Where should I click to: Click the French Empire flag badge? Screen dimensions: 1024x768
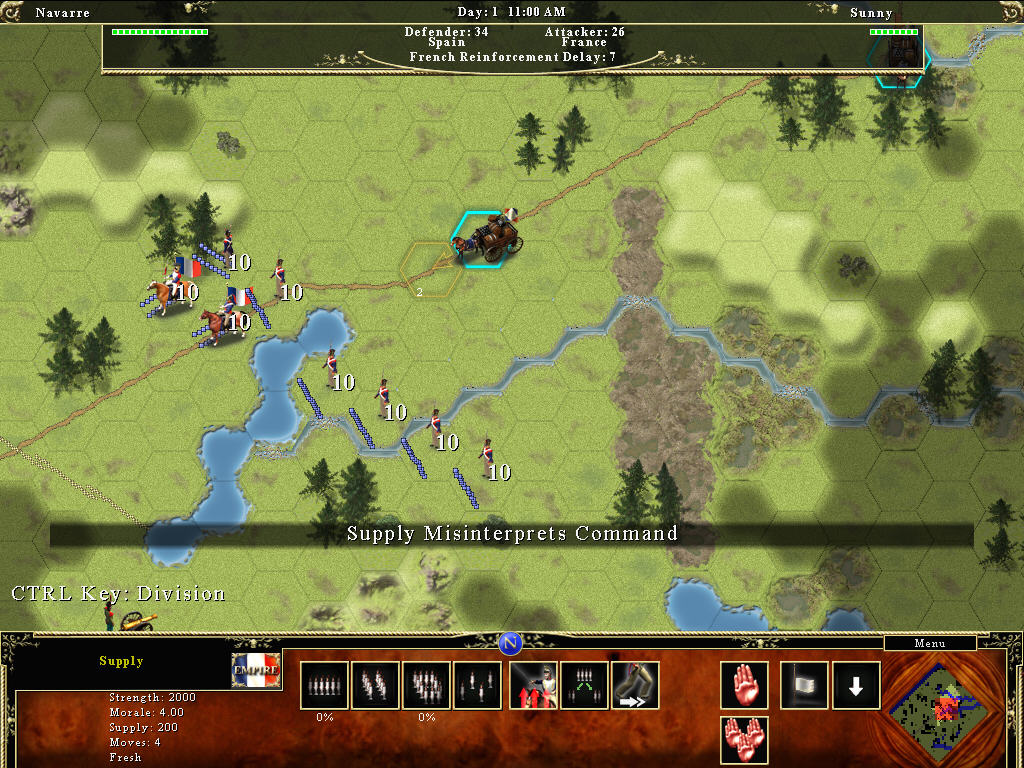click(256, 670)
